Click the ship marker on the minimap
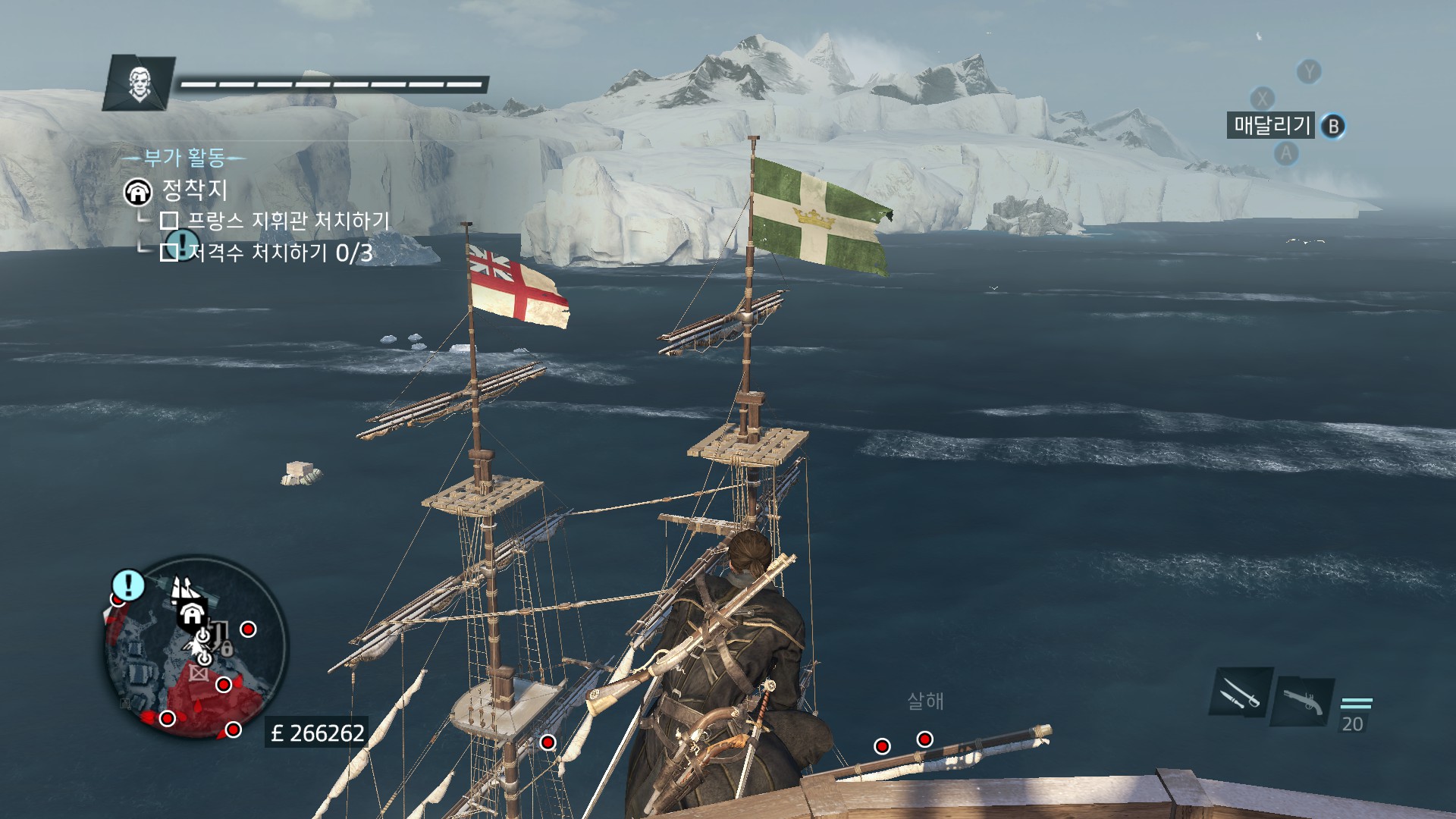 [181, 588]
